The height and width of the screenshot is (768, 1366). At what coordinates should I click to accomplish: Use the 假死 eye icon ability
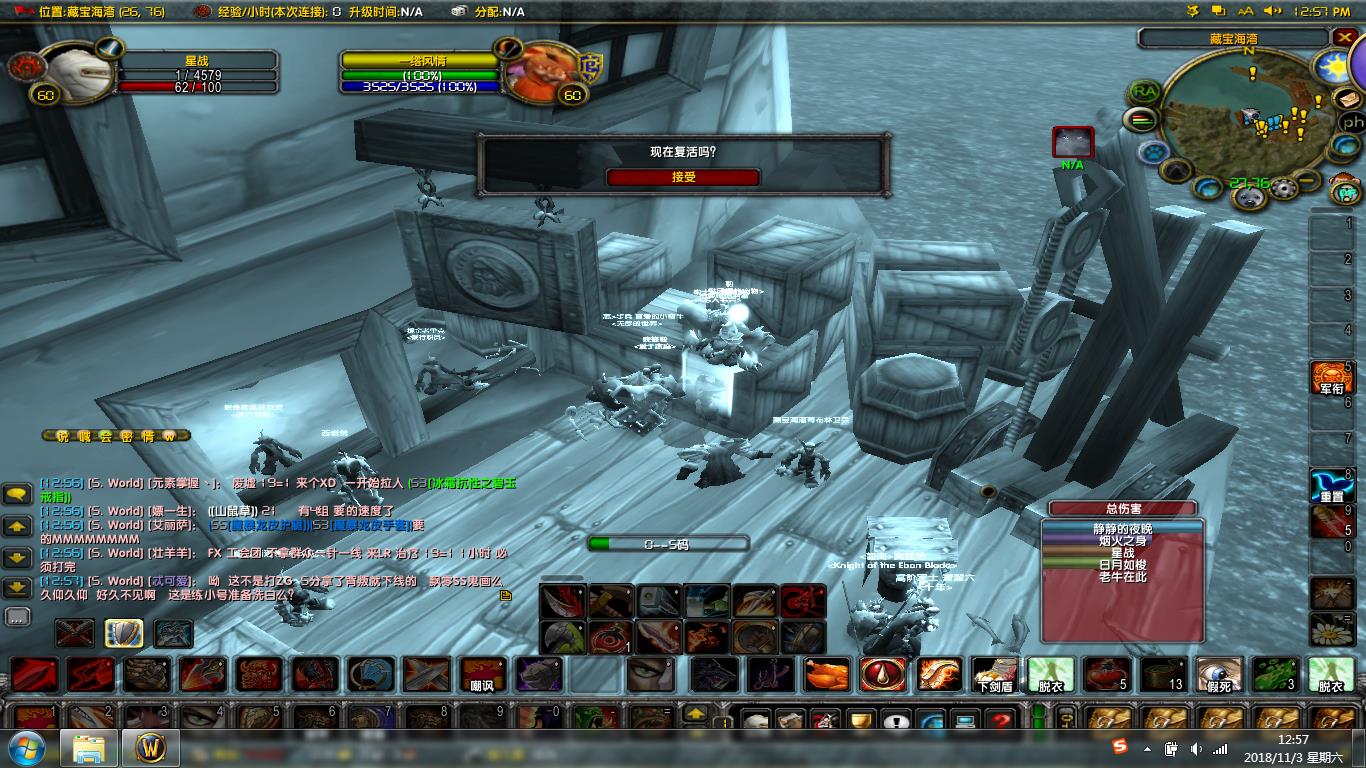(x=1219, y=675)
